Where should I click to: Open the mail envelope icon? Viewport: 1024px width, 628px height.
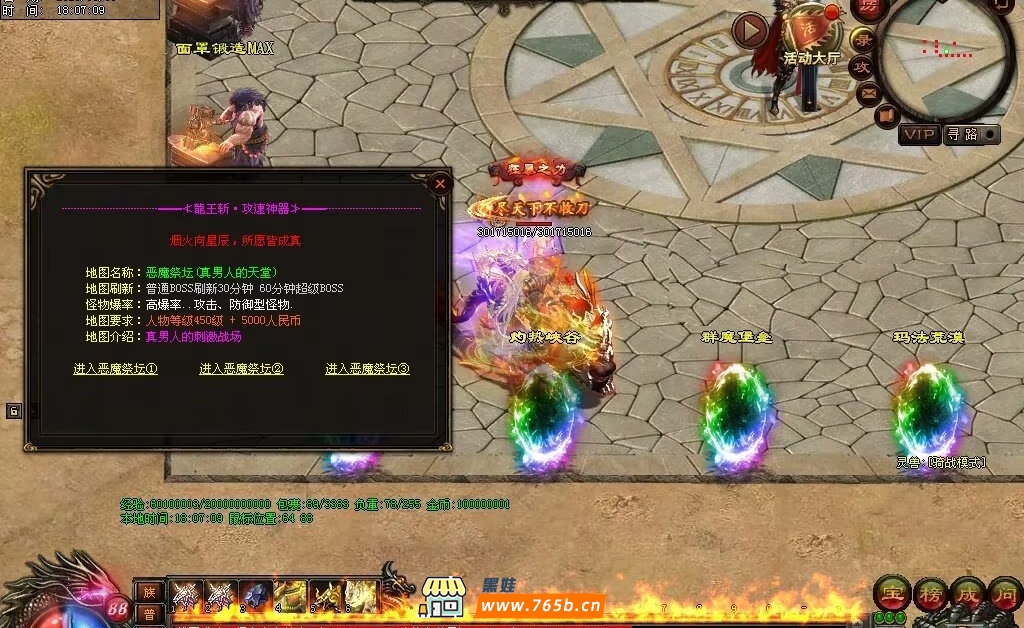(867, 93)
